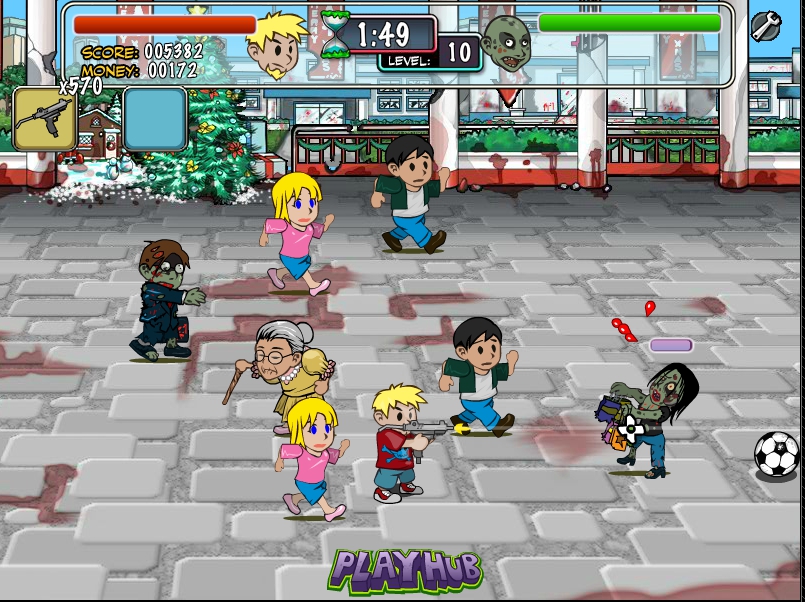This screenshot has width=805, height=602.
Task: Select the submachine gun weapon slot
Action: [44, 119]
